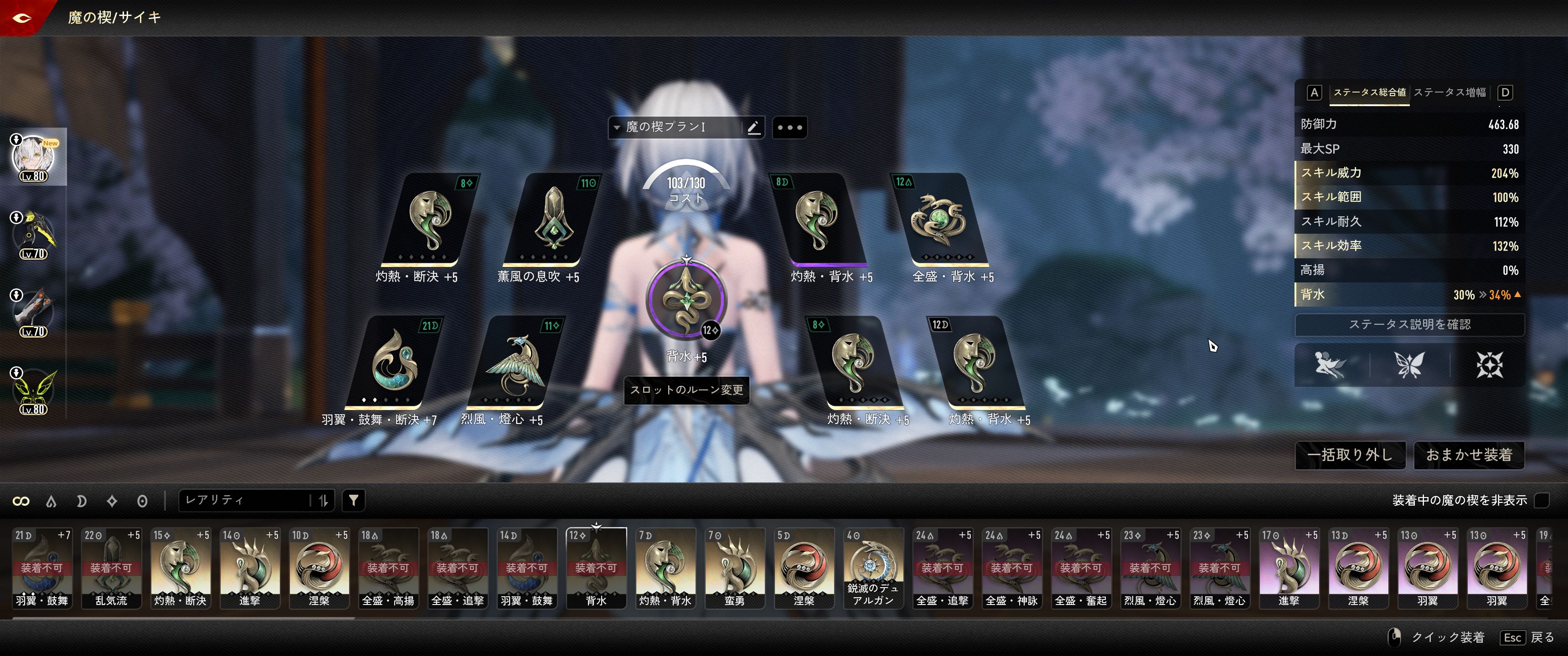Toggle 装着中の魔の楔を非表示 checkbox

pos(1542,500)
